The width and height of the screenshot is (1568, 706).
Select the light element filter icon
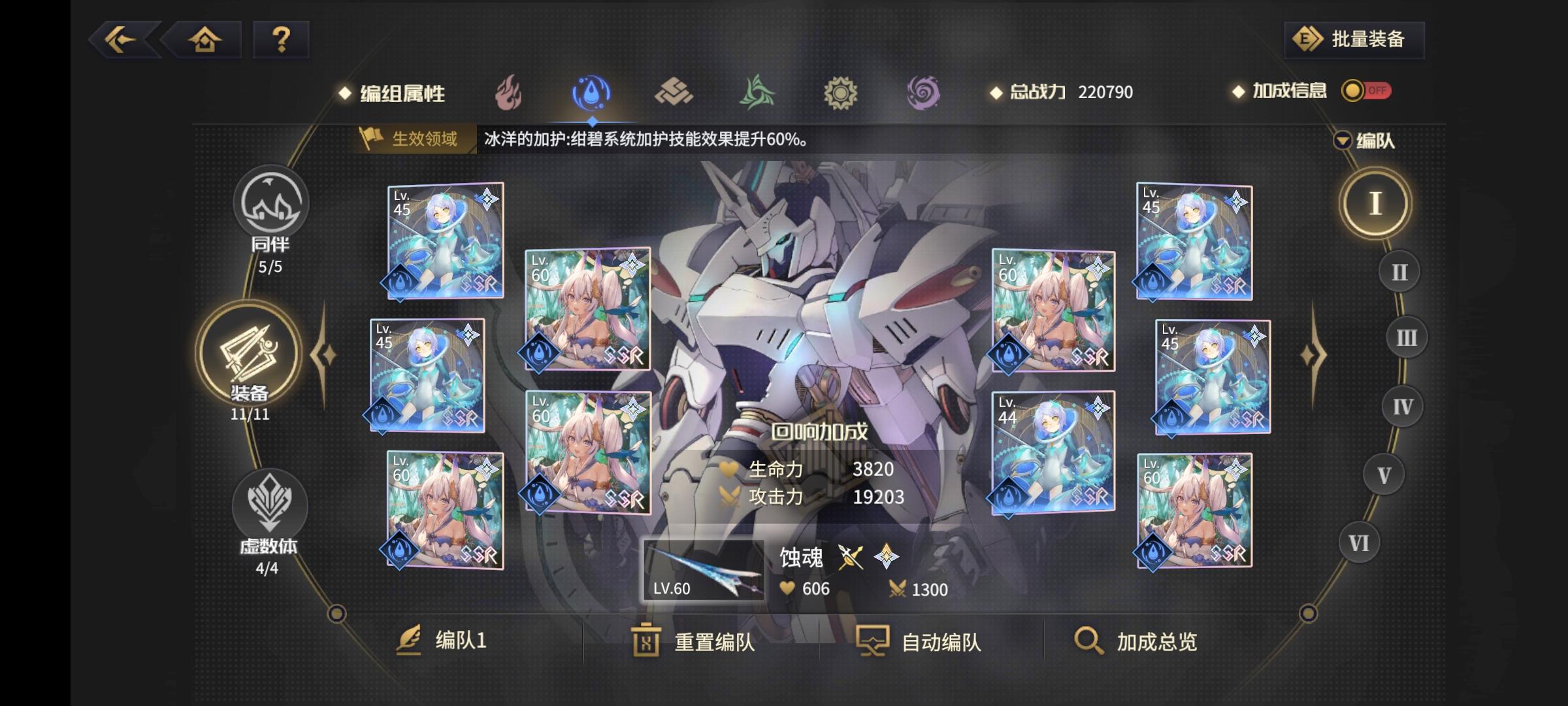coord(841,93)
